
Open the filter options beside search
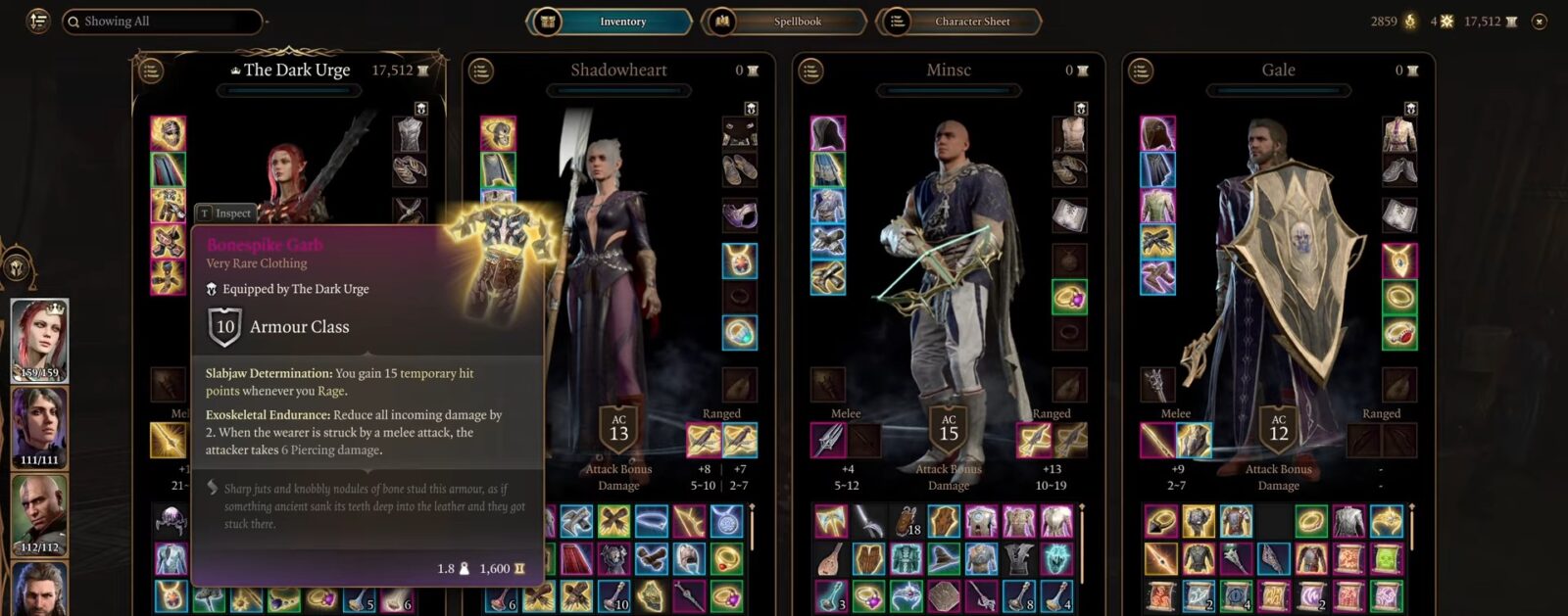point(37,22)
